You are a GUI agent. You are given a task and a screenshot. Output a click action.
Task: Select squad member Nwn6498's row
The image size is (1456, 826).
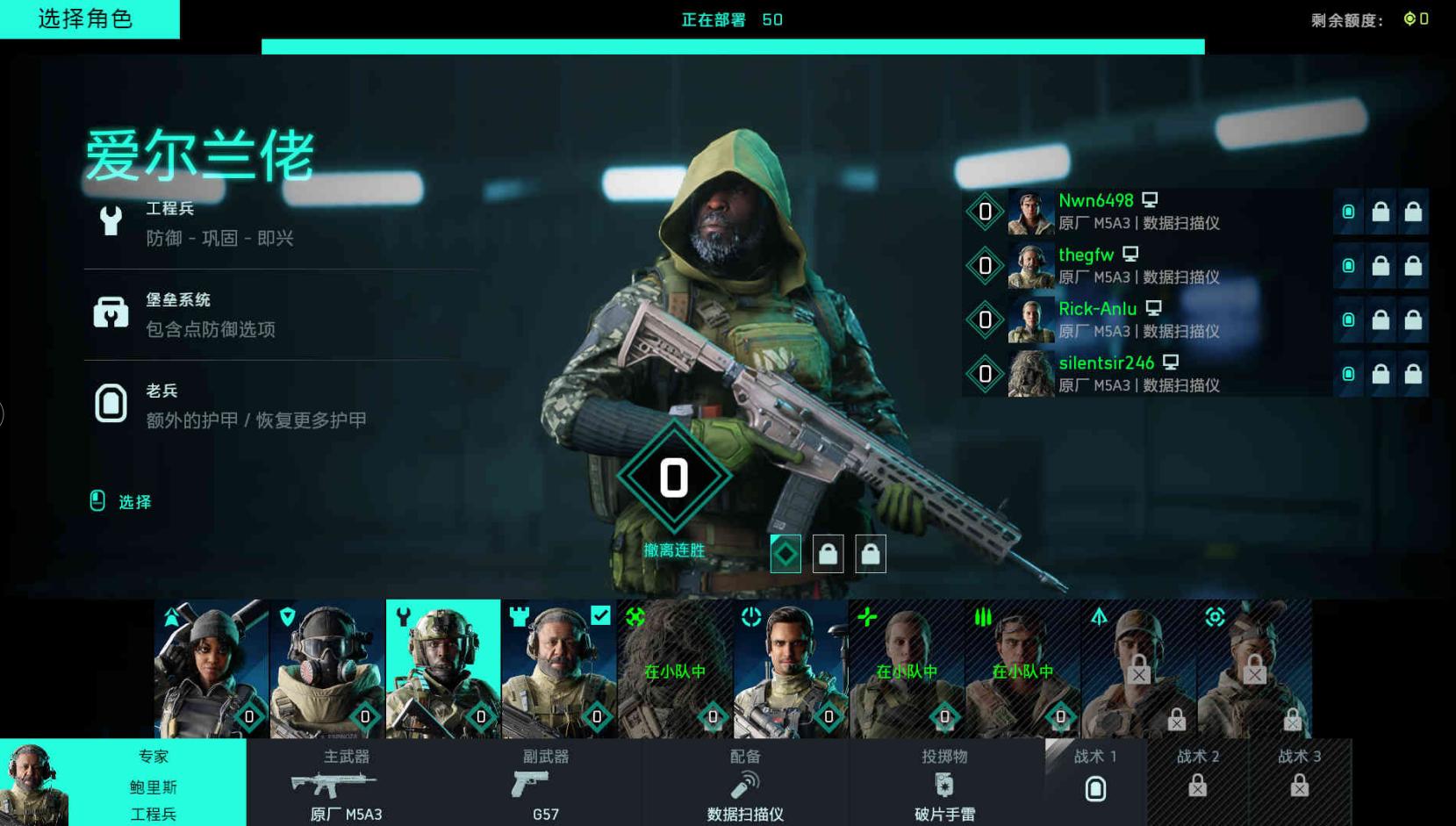coord(1150,212)
